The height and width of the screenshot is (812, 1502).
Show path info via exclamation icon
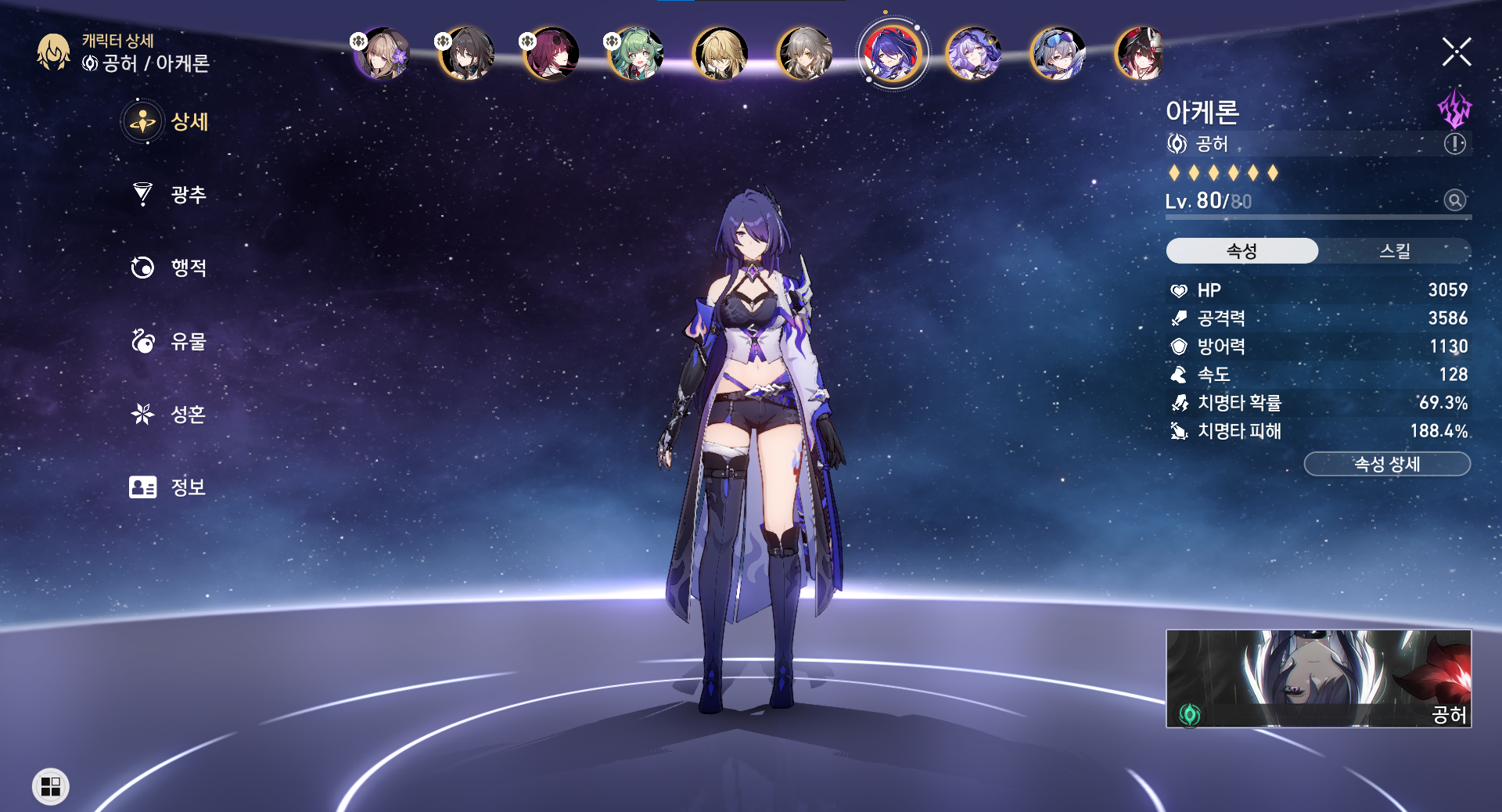pos(1454,144)
